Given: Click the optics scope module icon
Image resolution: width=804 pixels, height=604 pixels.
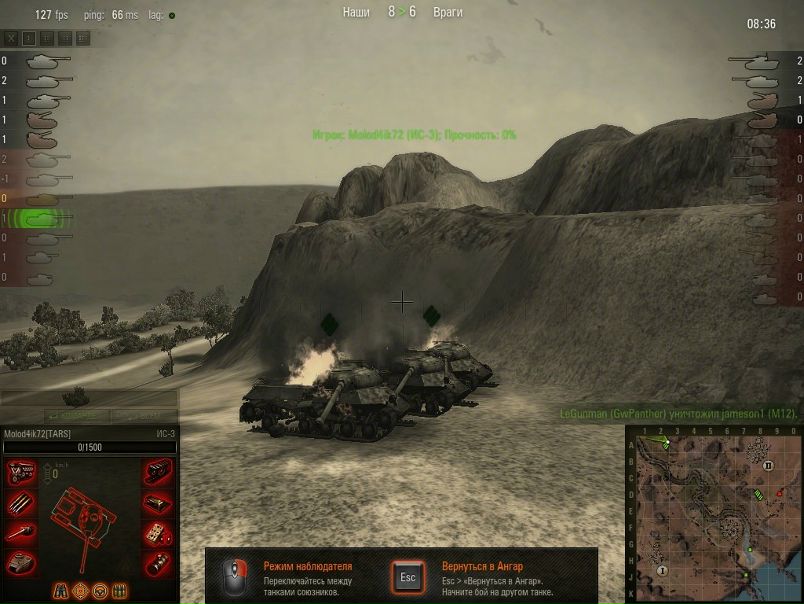Looking at the screenshot, I should tap(157, 561).
